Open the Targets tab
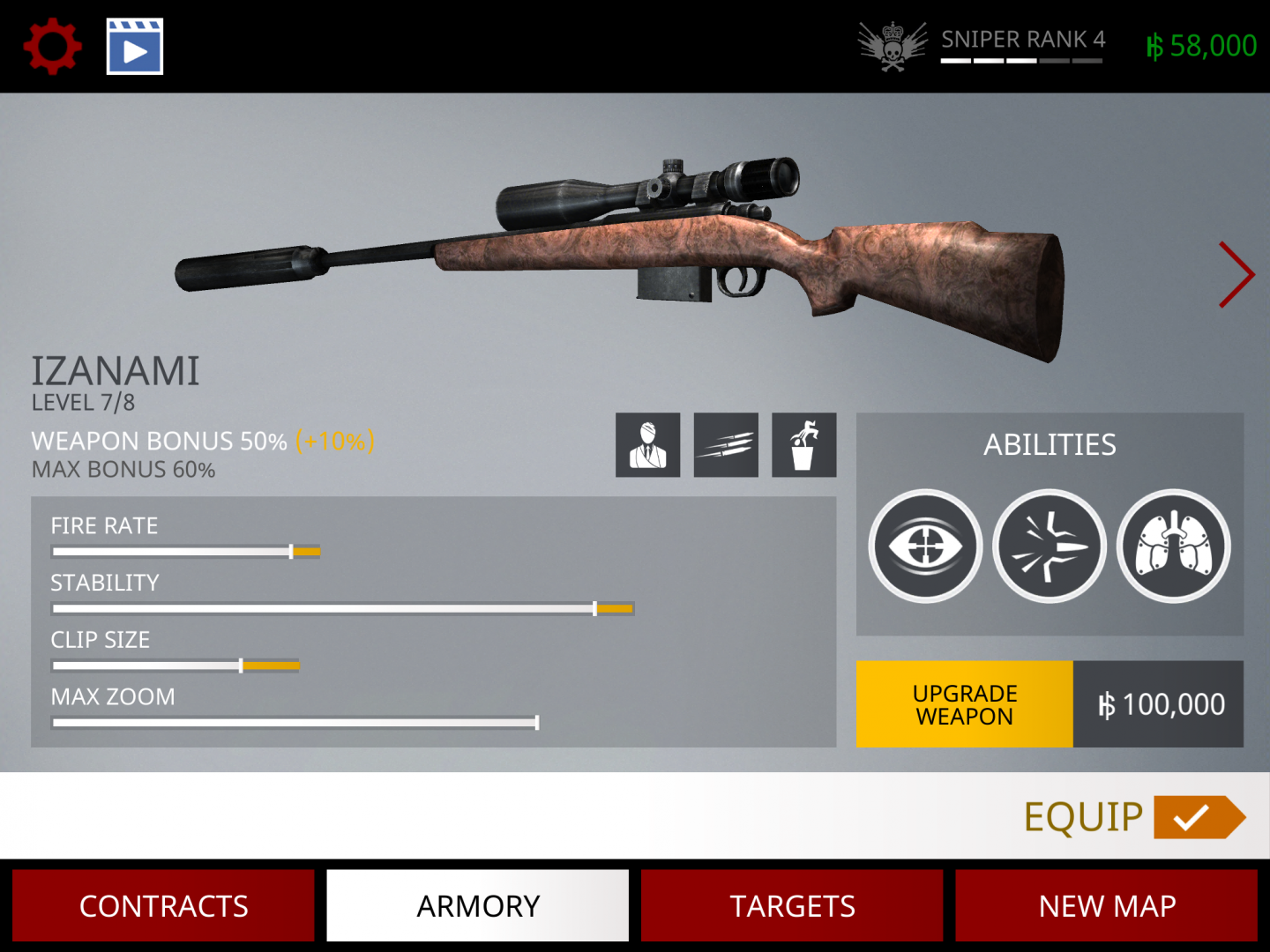The height and width of the screenshot is (952, 1270). click(792, 905)
